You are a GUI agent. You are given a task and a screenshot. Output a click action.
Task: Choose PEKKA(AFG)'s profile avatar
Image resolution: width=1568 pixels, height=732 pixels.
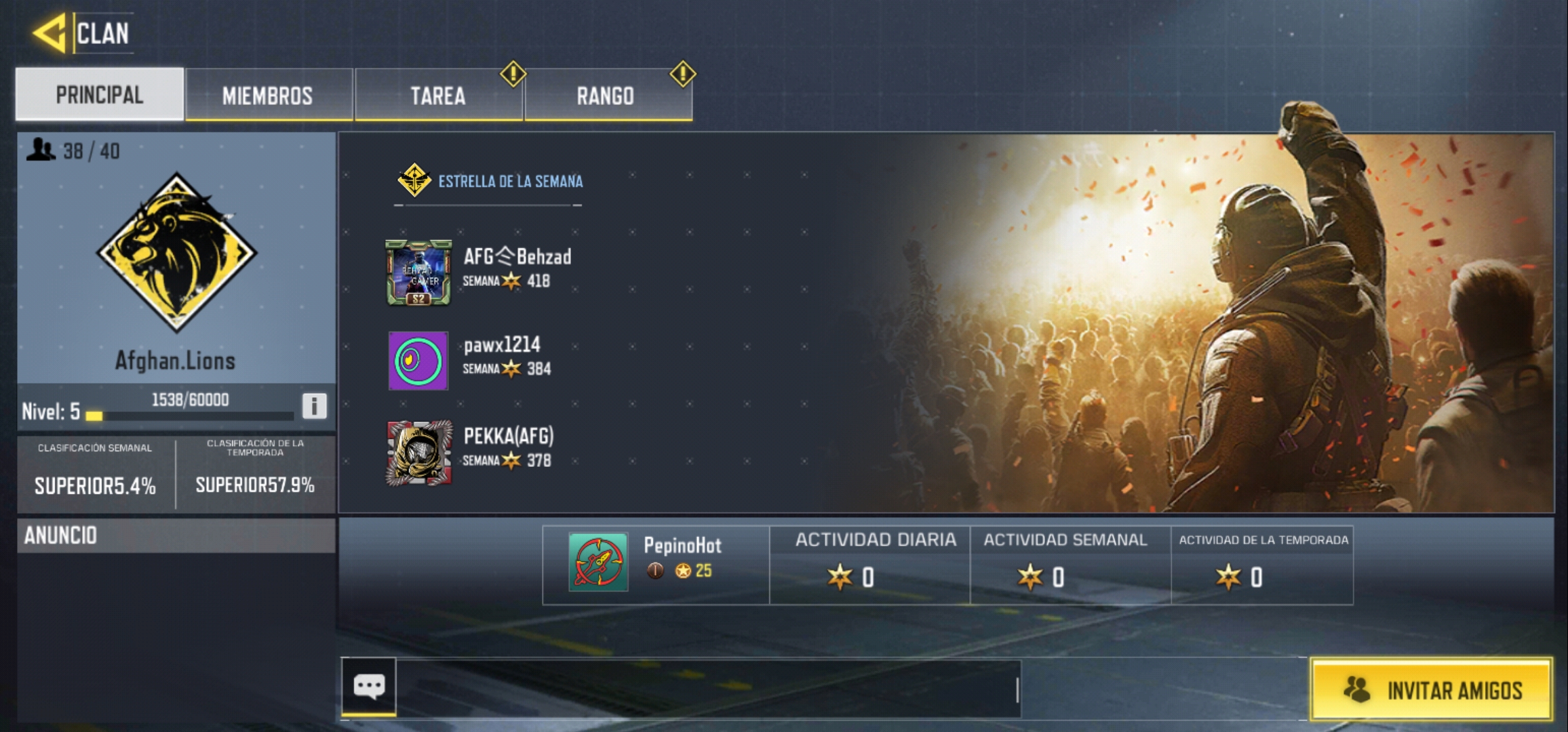click(x=419, y=453)
